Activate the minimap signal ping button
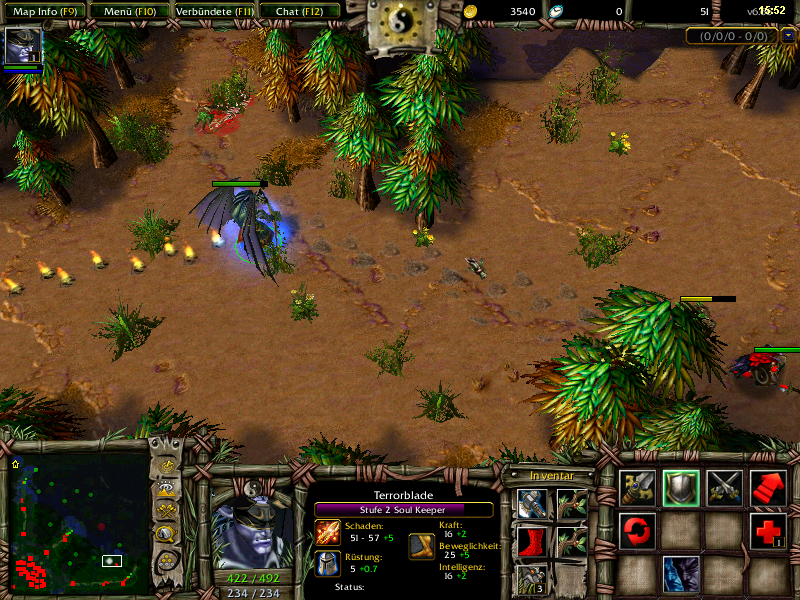This screenshot has width=800, height=600. point(165,468)
